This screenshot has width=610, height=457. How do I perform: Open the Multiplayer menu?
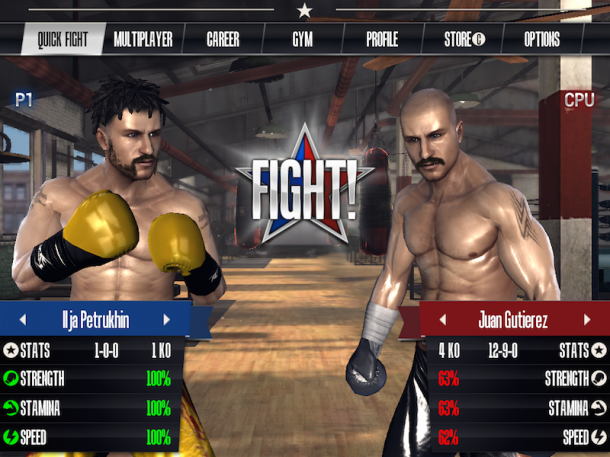(x=143, y=40)
